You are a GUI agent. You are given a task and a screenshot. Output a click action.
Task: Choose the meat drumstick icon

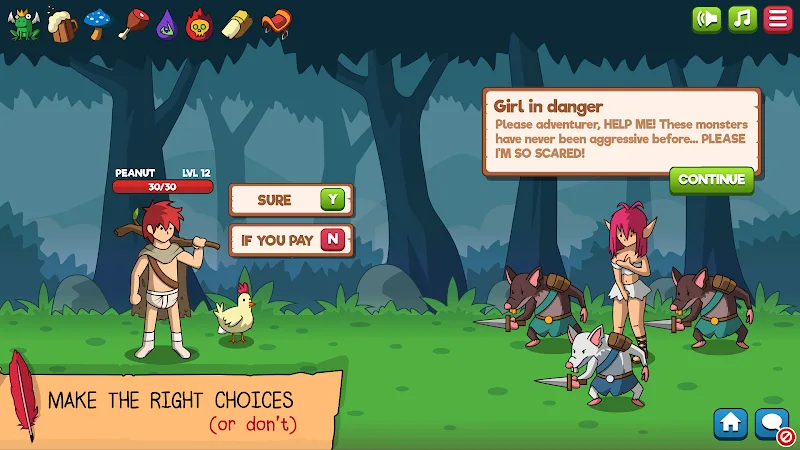point(132,23)
